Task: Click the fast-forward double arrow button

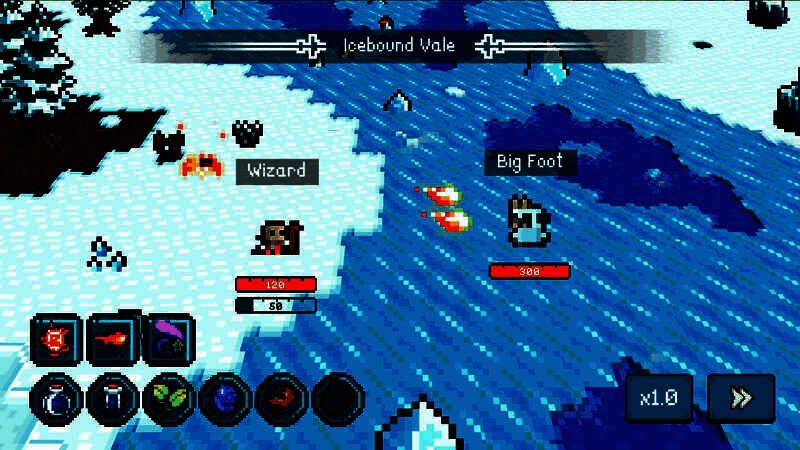Action: [741, 398]
